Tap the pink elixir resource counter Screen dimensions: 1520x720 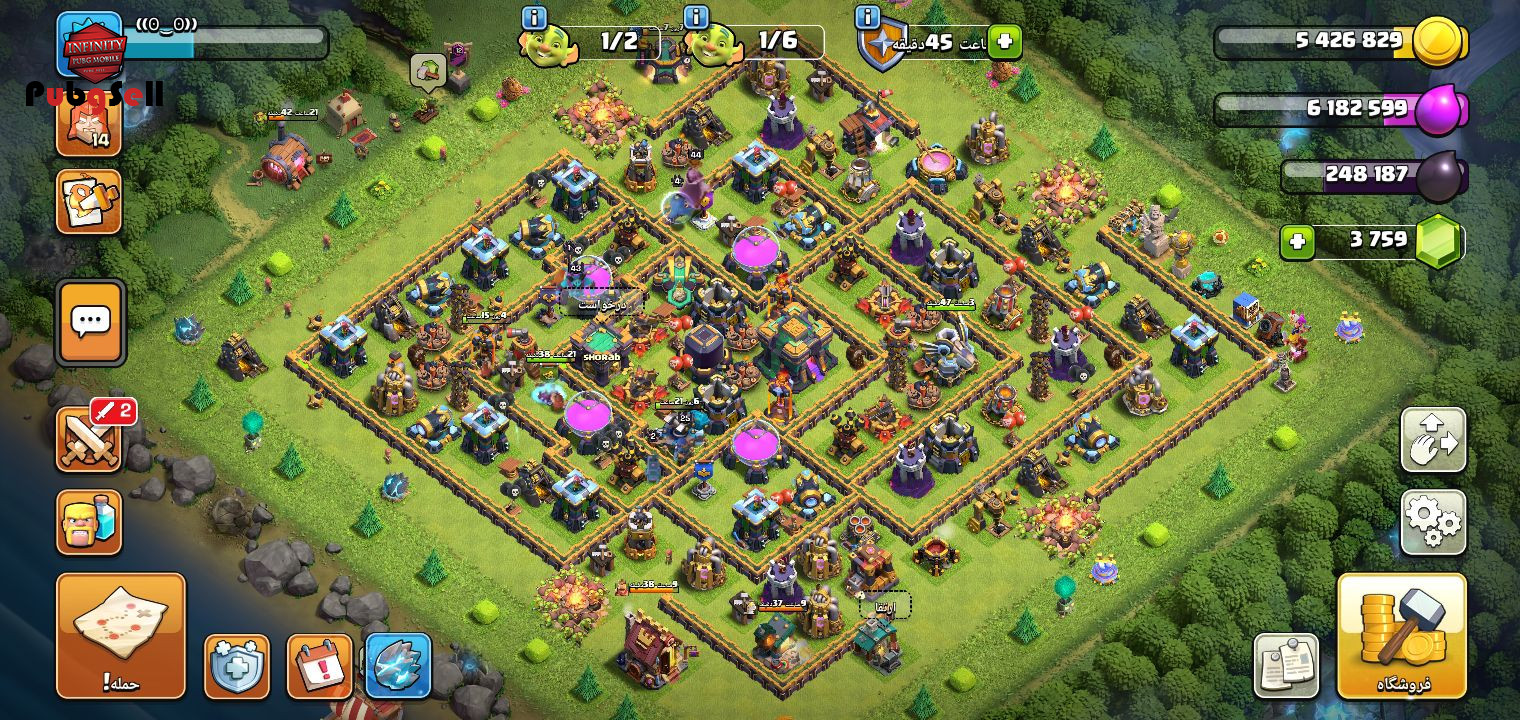coord(1340,109)
